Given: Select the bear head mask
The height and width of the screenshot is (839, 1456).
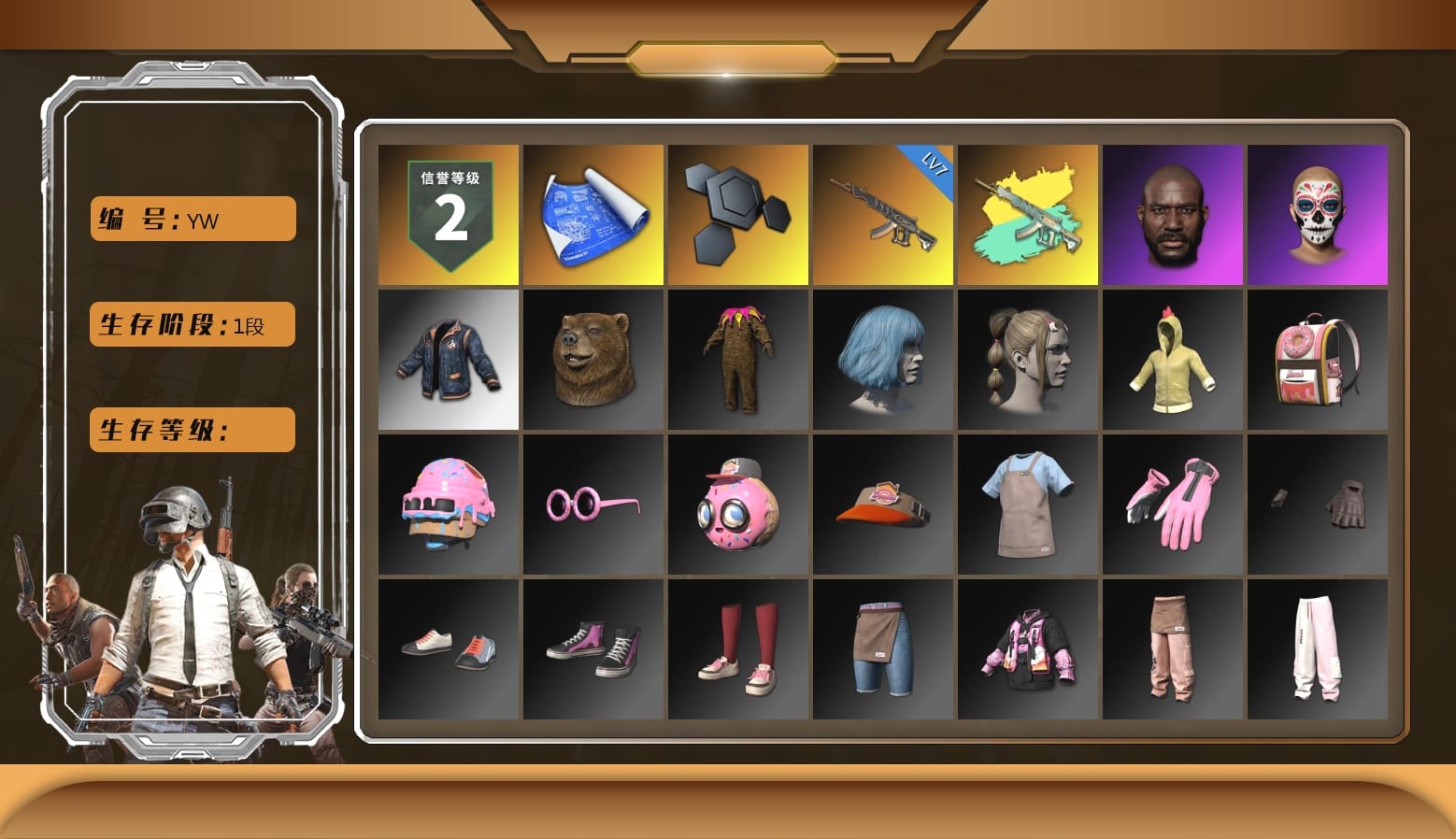Looking at the screenshot, I should pos(592,358).
